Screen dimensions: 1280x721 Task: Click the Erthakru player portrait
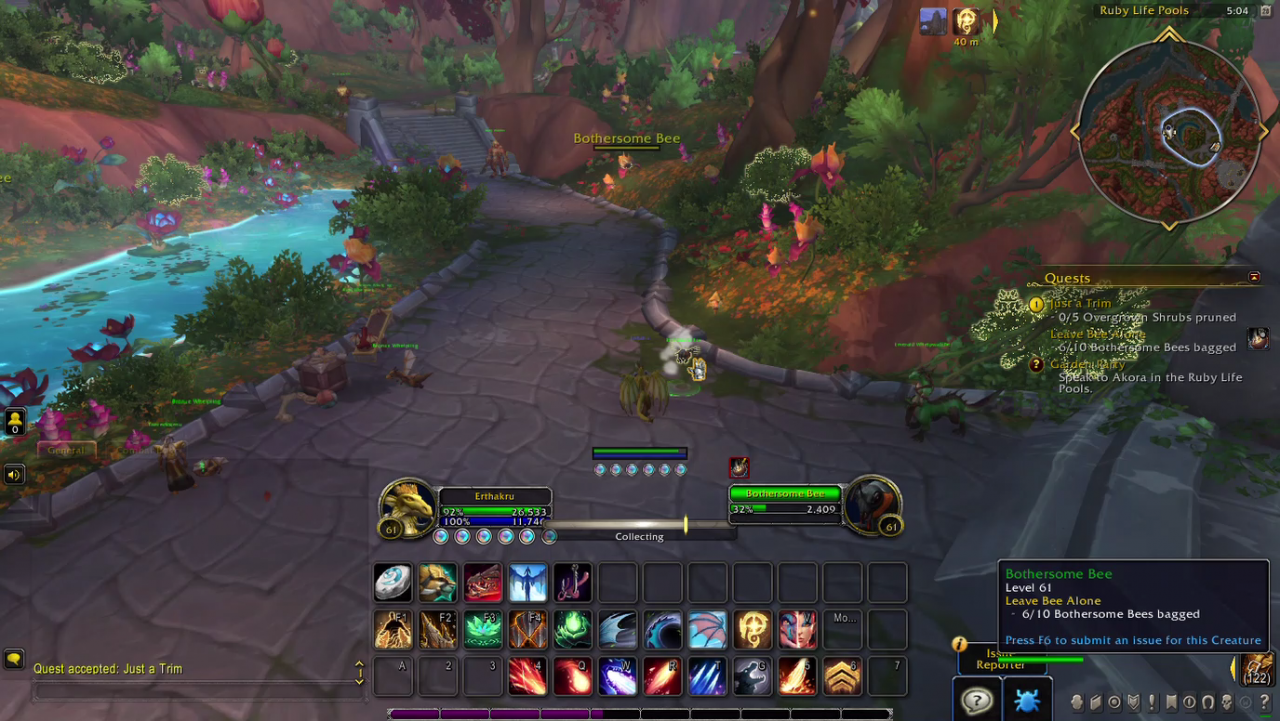(407, 505)
